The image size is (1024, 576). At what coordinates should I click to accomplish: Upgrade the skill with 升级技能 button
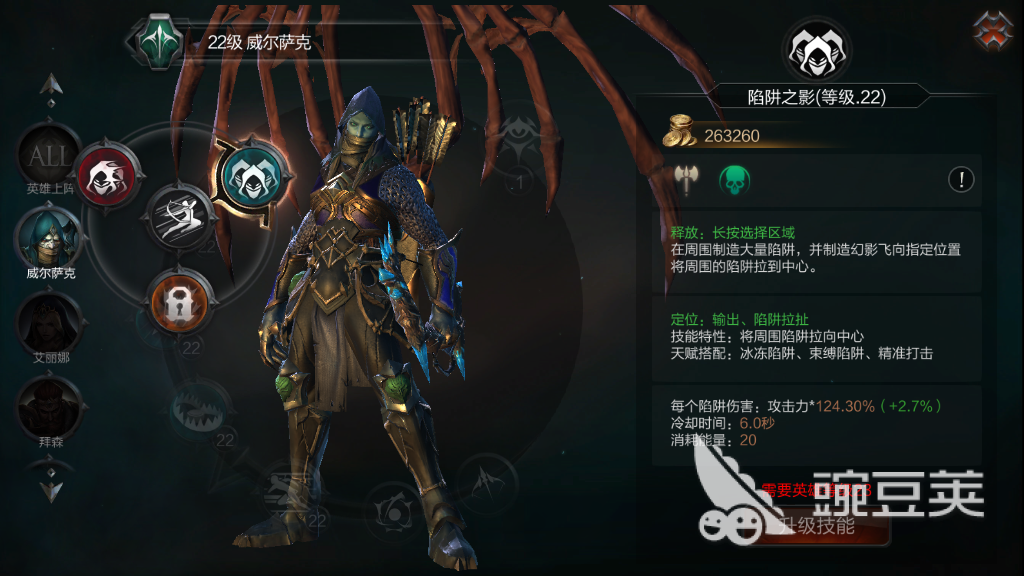[817, 525]
